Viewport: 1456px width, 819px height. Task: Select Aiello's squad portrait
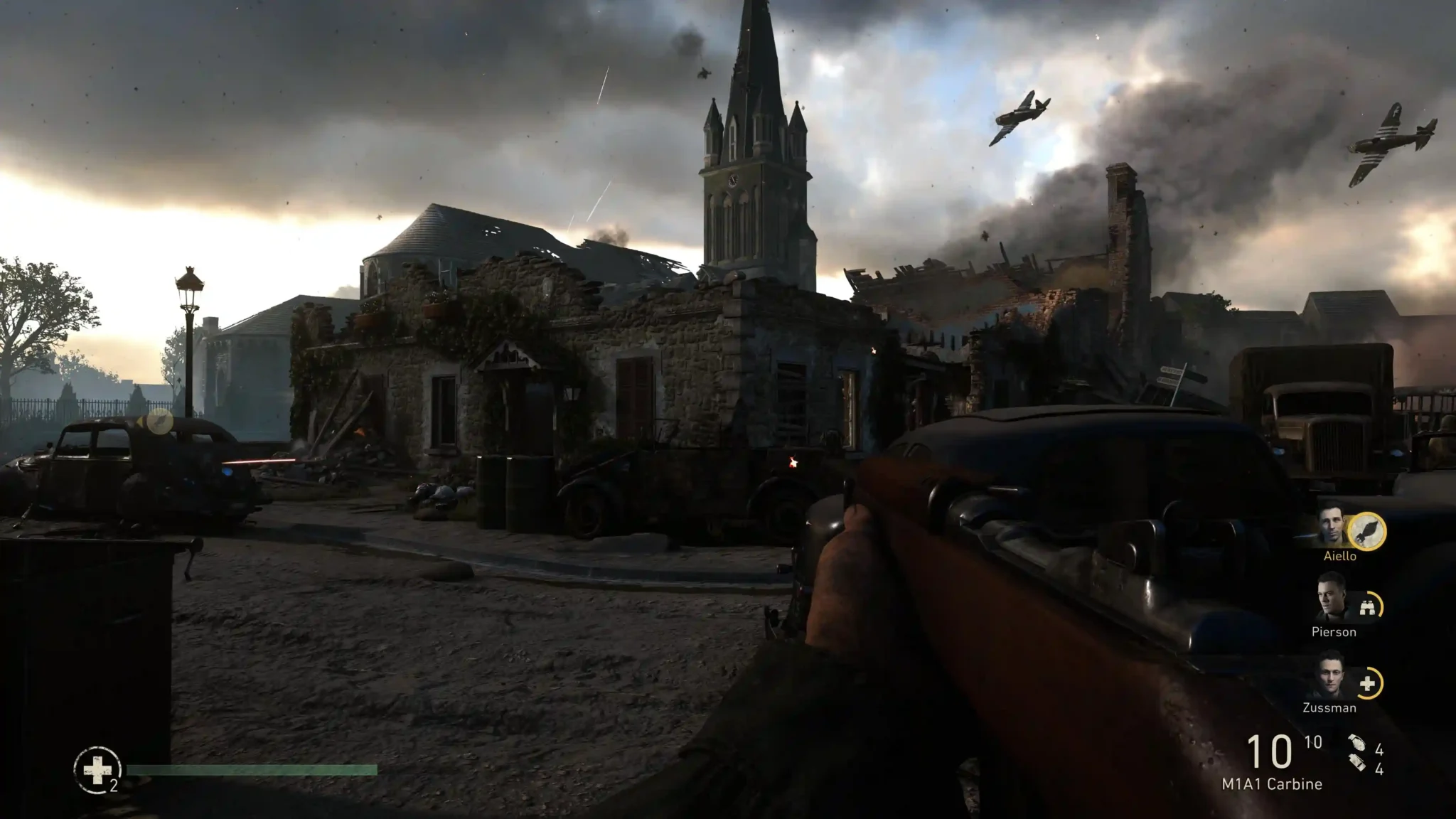(x=1334, y=526)
